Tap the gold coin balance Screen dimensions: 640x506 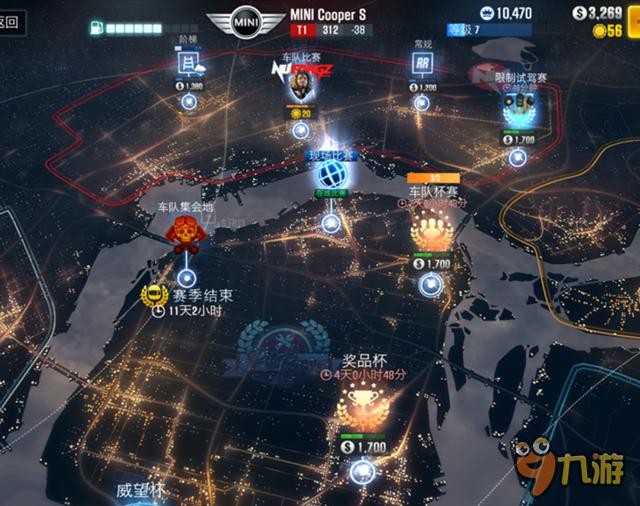(607, 31)
